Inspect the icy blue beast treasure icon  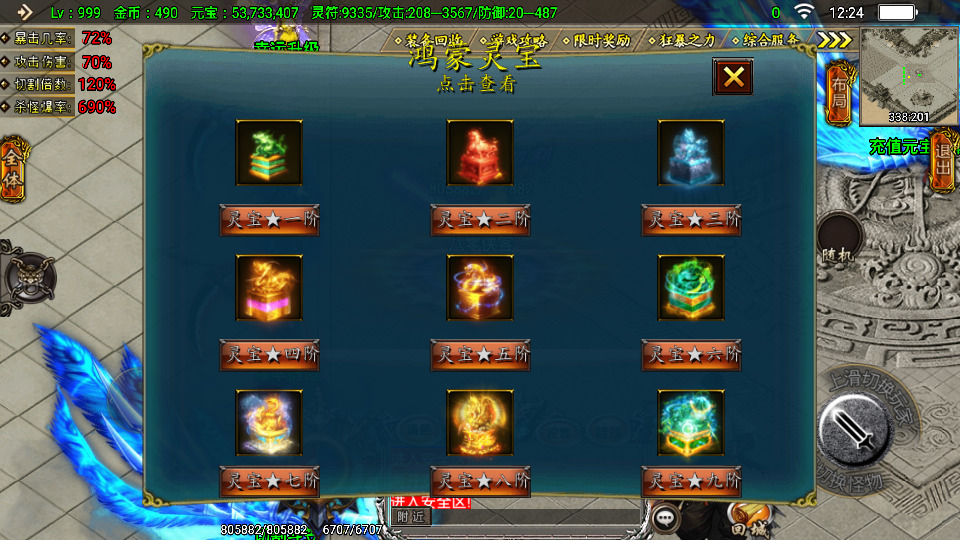tap(691, 153)
